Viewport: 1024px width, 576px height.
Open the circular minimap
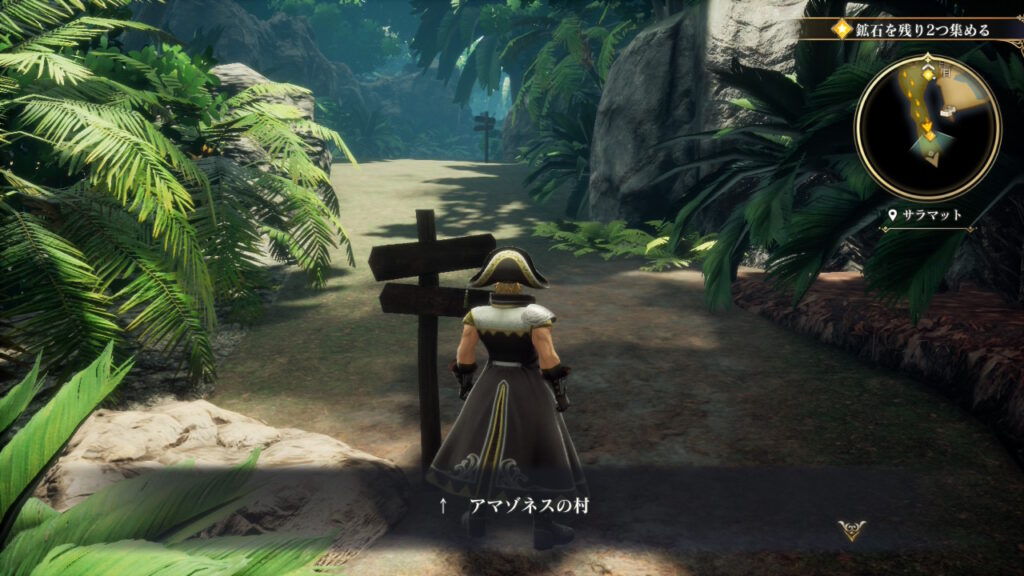[x=927, y=126]
